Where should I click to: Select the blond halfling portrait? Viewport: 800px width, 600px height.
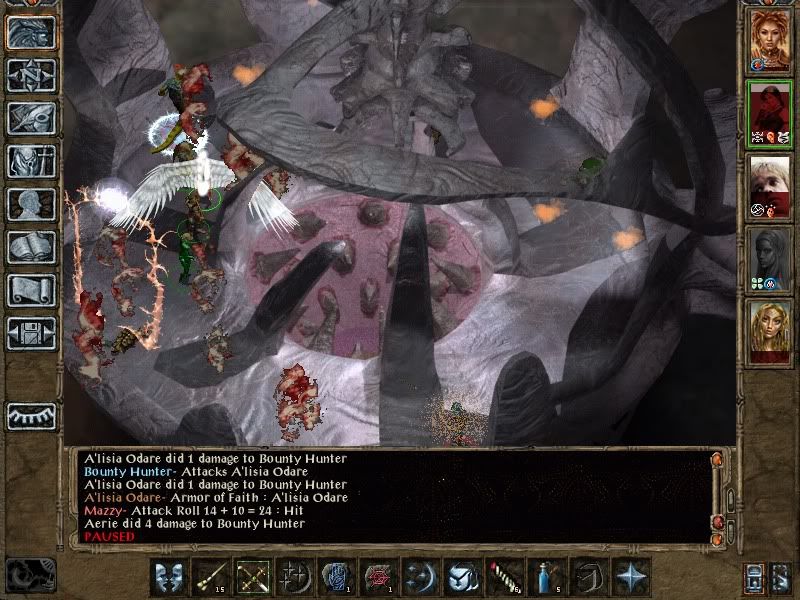[770, 188]
